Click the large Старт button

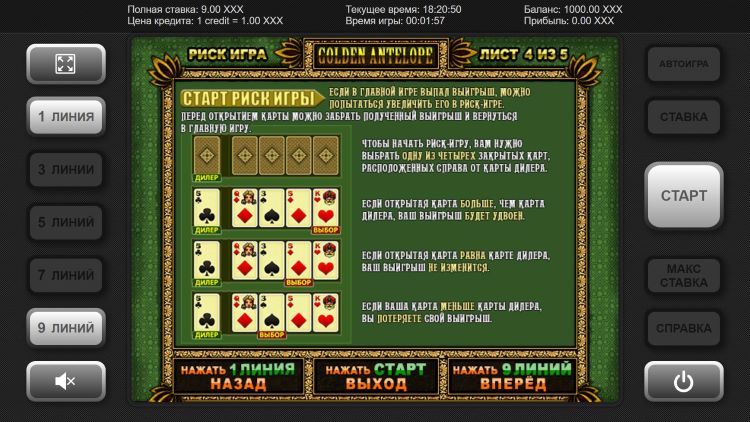(684, 196)
